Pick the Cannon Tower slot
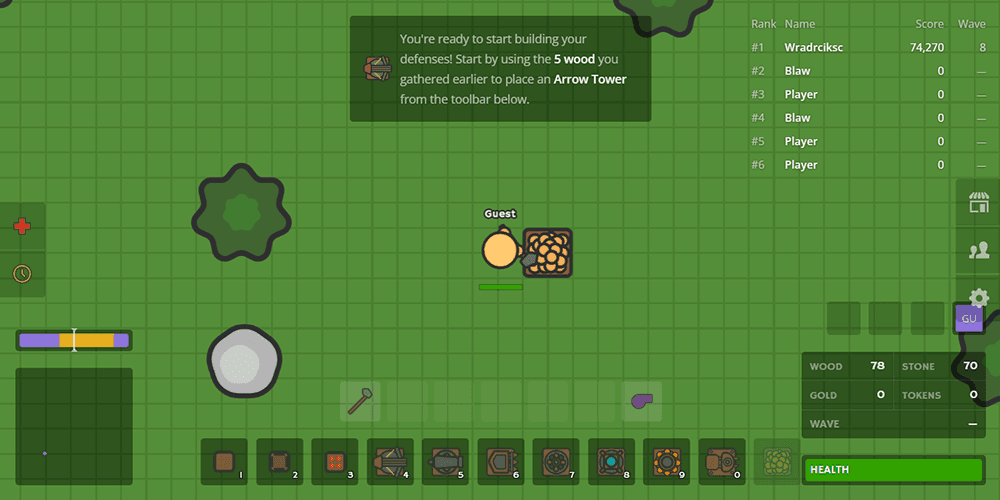Screen dimensions: 1000x500 pos(445,461)
